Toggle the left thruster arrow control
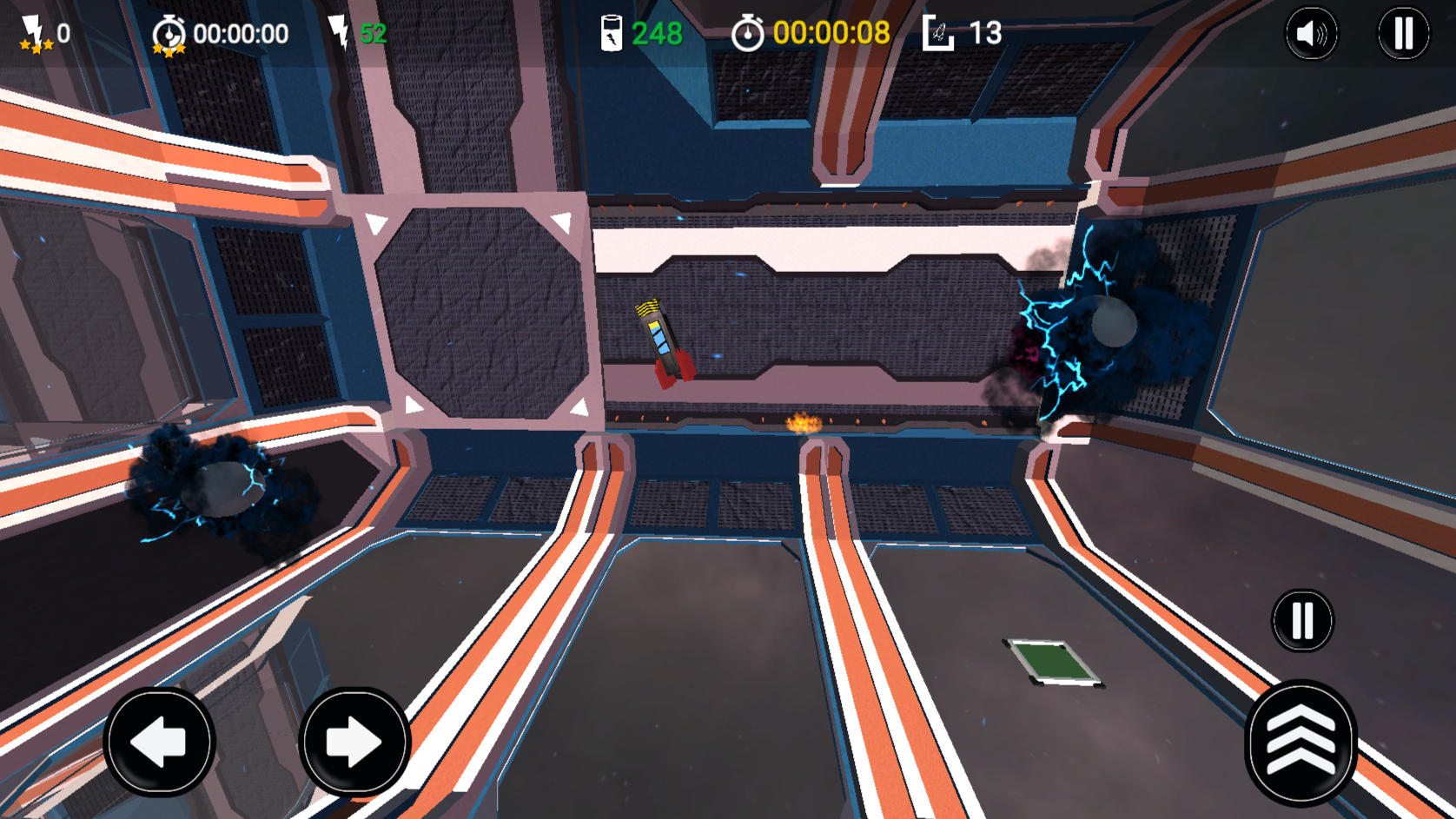This screenshot has height=819, width=1456. [159, 743]
